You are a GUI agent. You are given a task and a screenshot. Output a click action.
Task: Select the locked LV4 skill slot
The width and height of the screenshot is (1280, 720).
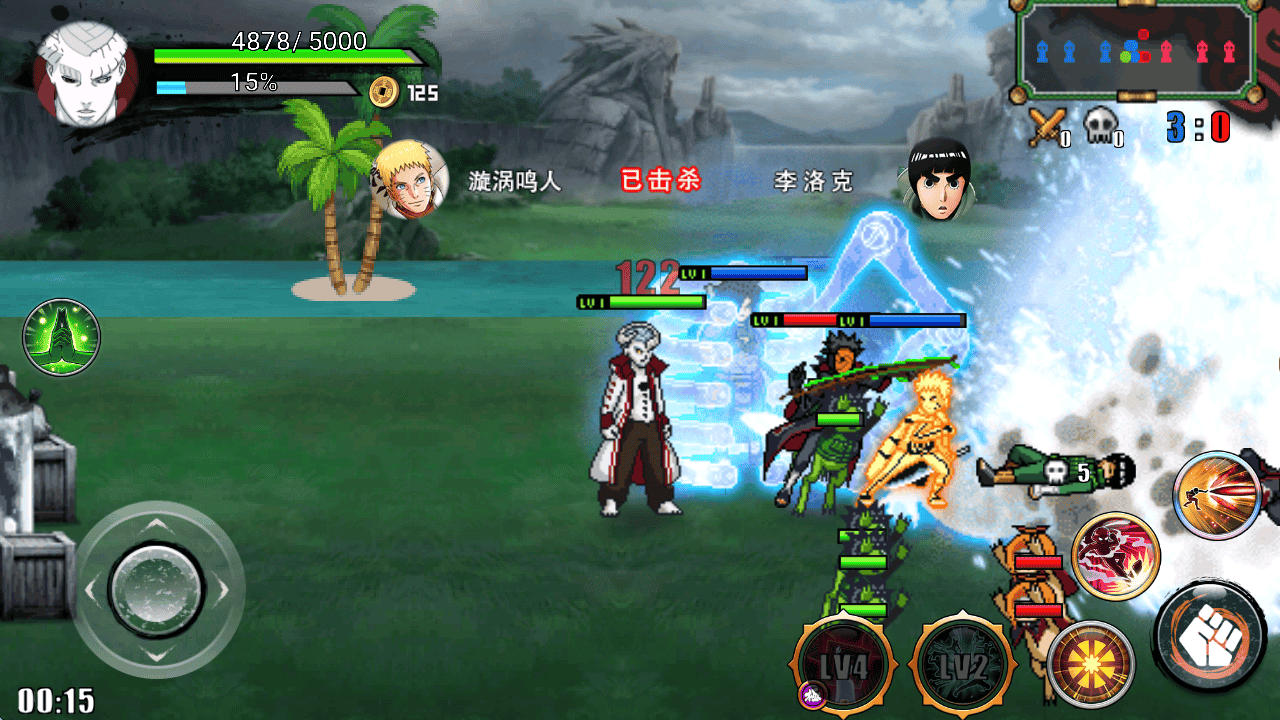pos(842,665)
